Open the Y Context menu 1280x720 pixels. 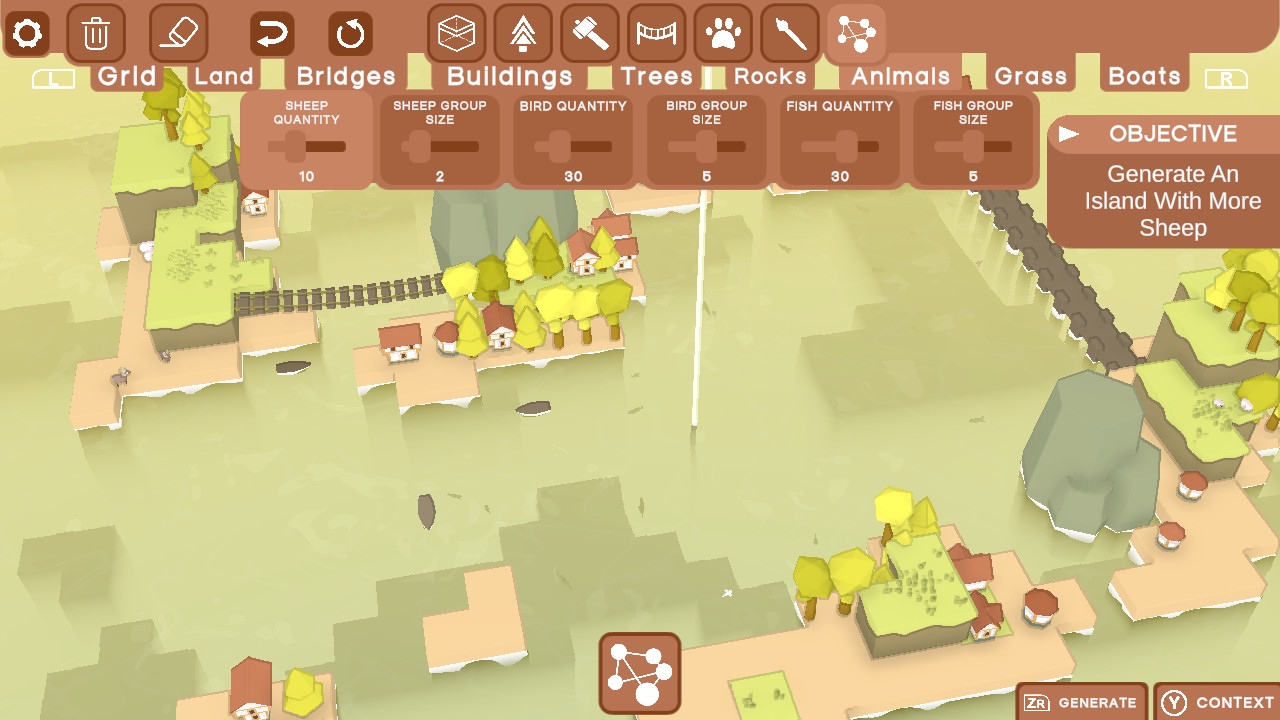coord(1216,702)
